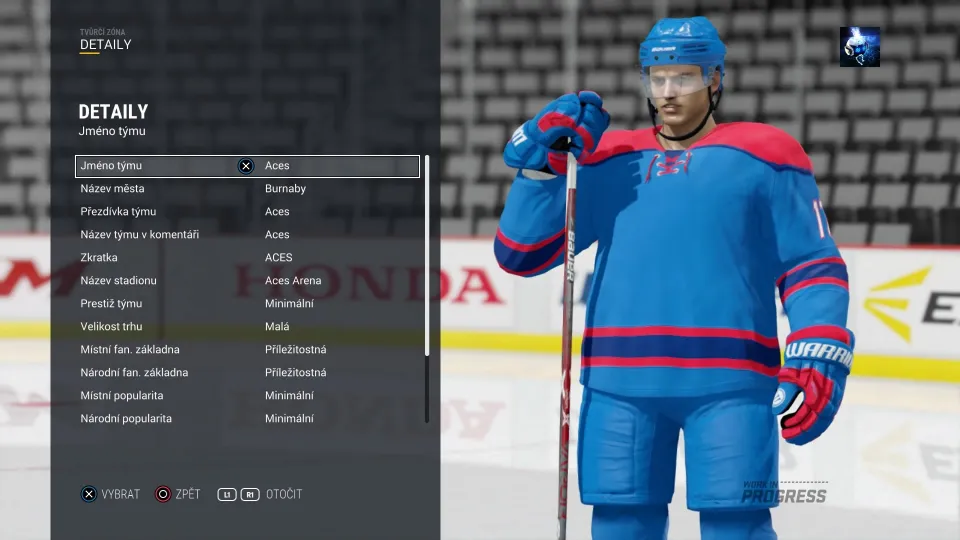This screenshot has width=960, height=540.
Task: Open the Národní popularita setting
Action: (247, 419)
